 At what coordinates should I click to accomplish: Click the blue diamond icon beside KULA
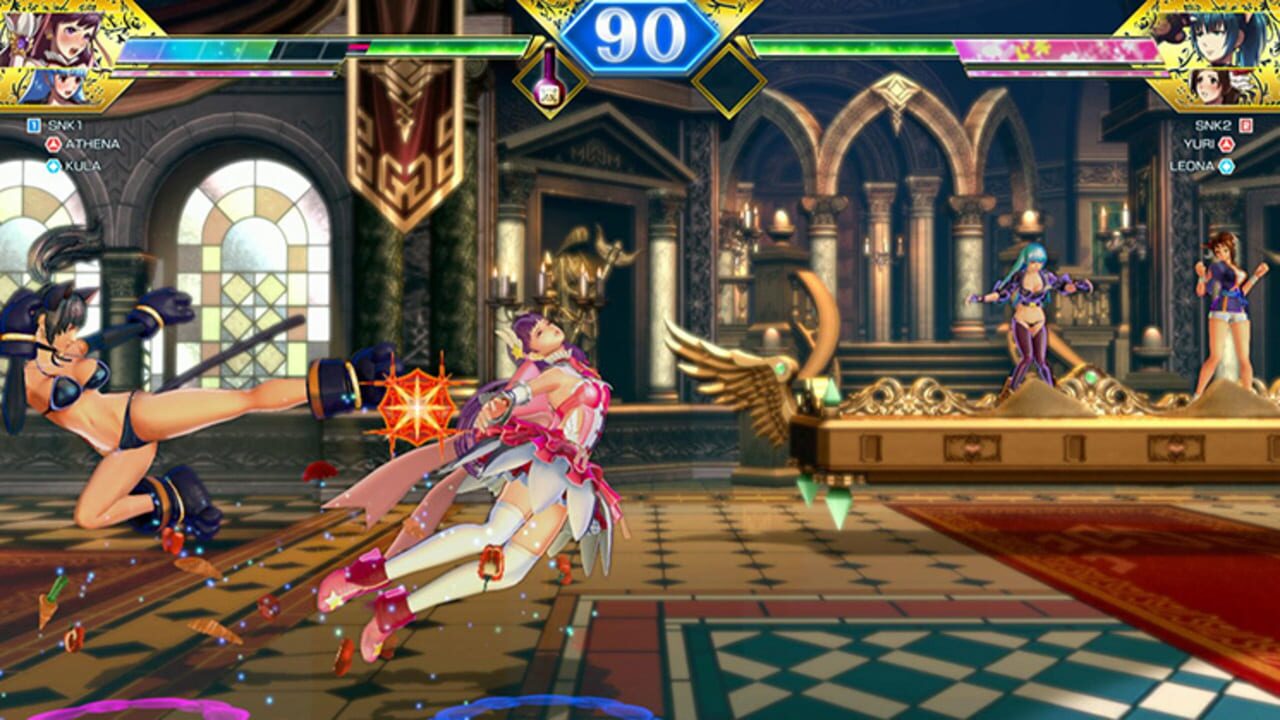(53, 164)
